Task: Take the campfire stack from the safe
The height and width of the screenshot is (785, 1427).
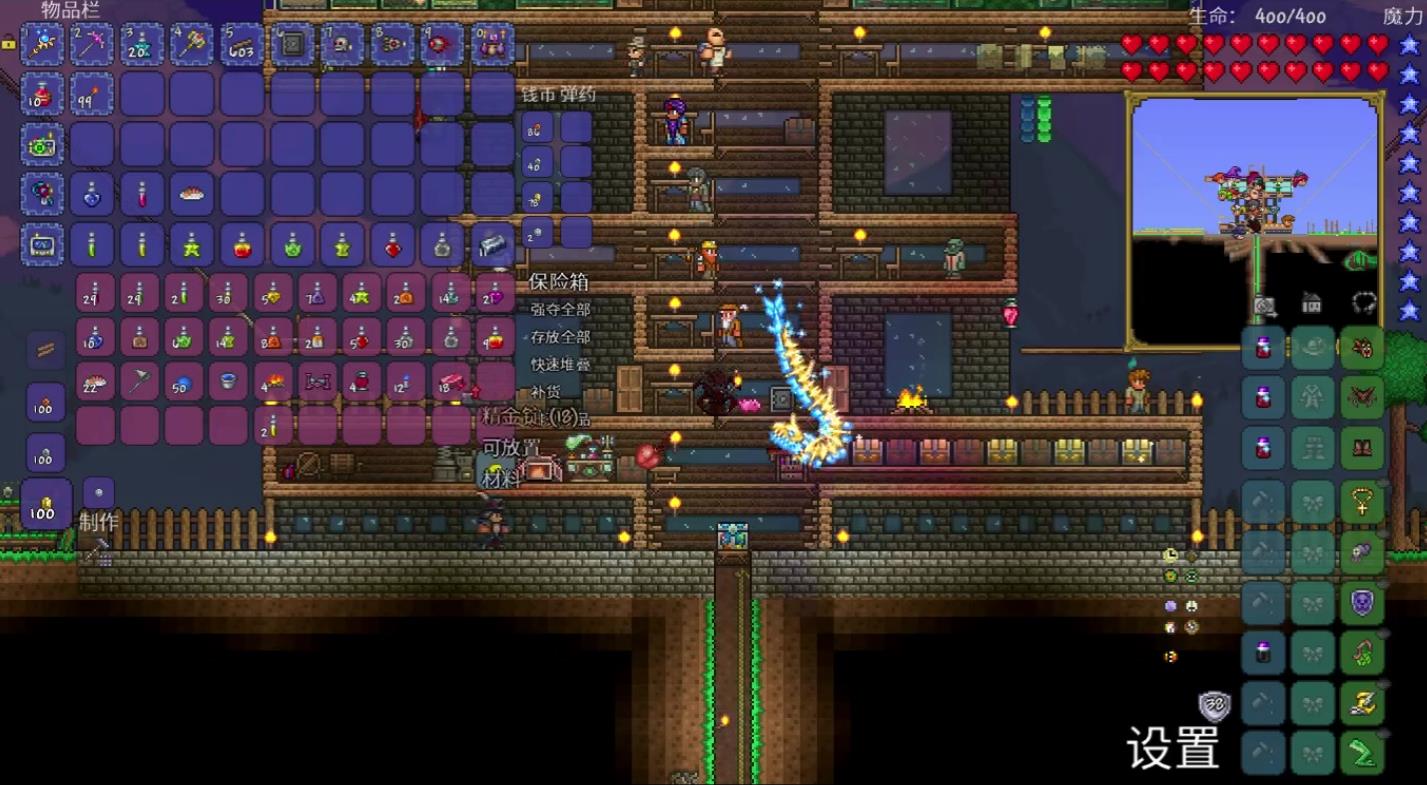Action: click(x=273, y=381)
